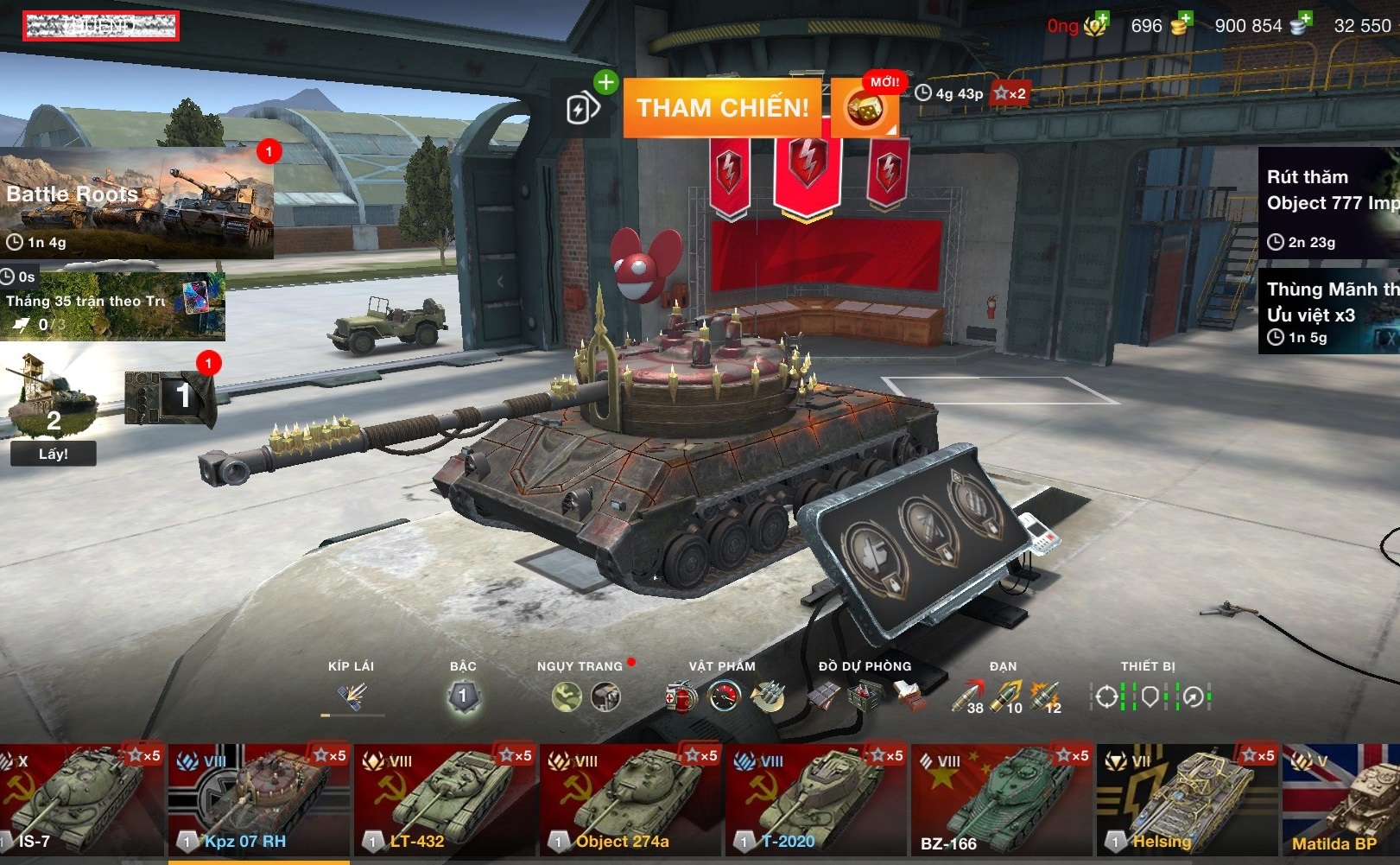Pick the T-2020 tank
The image size is (1400, 865).
tap(817, 799)
